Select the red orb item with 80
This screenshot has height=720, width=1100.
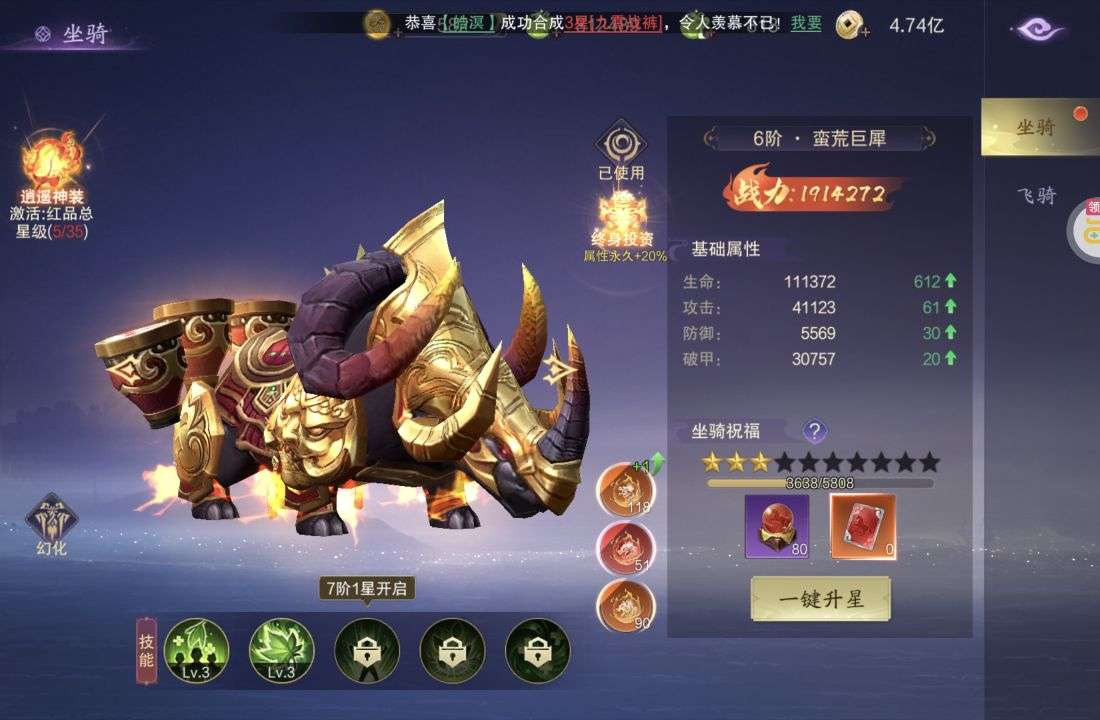(777, 526)
